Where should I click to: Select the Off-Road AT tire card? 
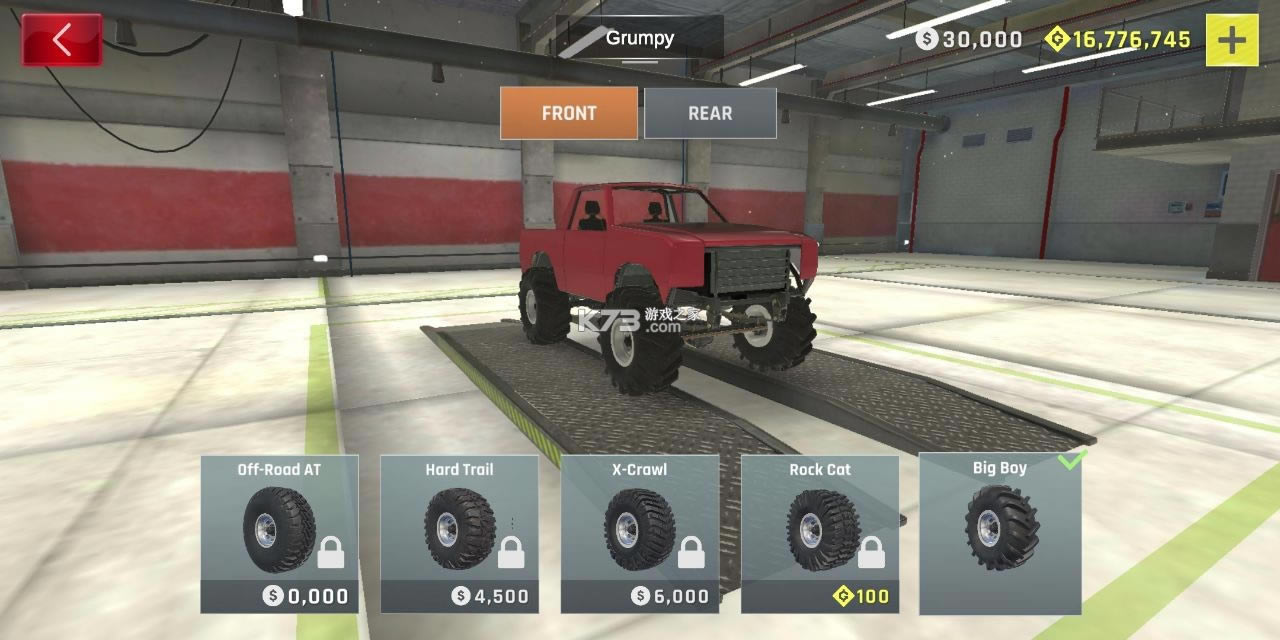point(280,534)
